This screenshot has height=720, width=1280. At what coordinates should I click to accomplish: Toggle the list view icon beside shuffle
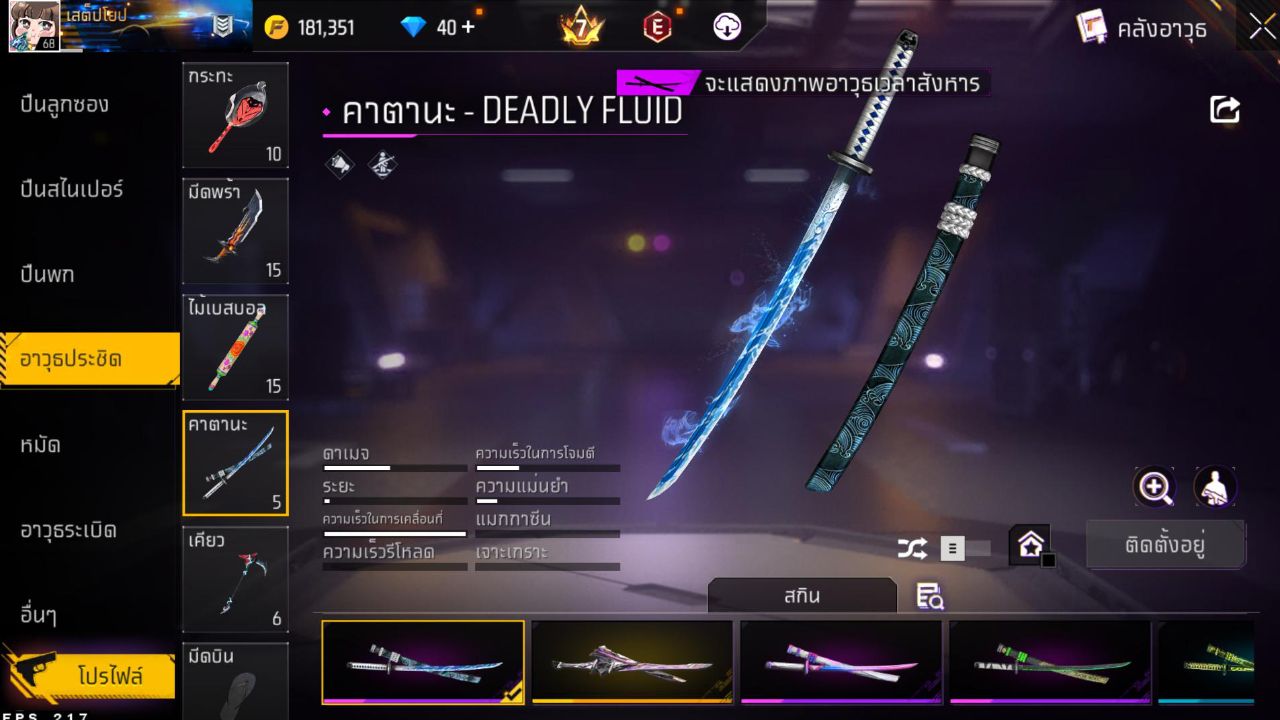[951, 548]
